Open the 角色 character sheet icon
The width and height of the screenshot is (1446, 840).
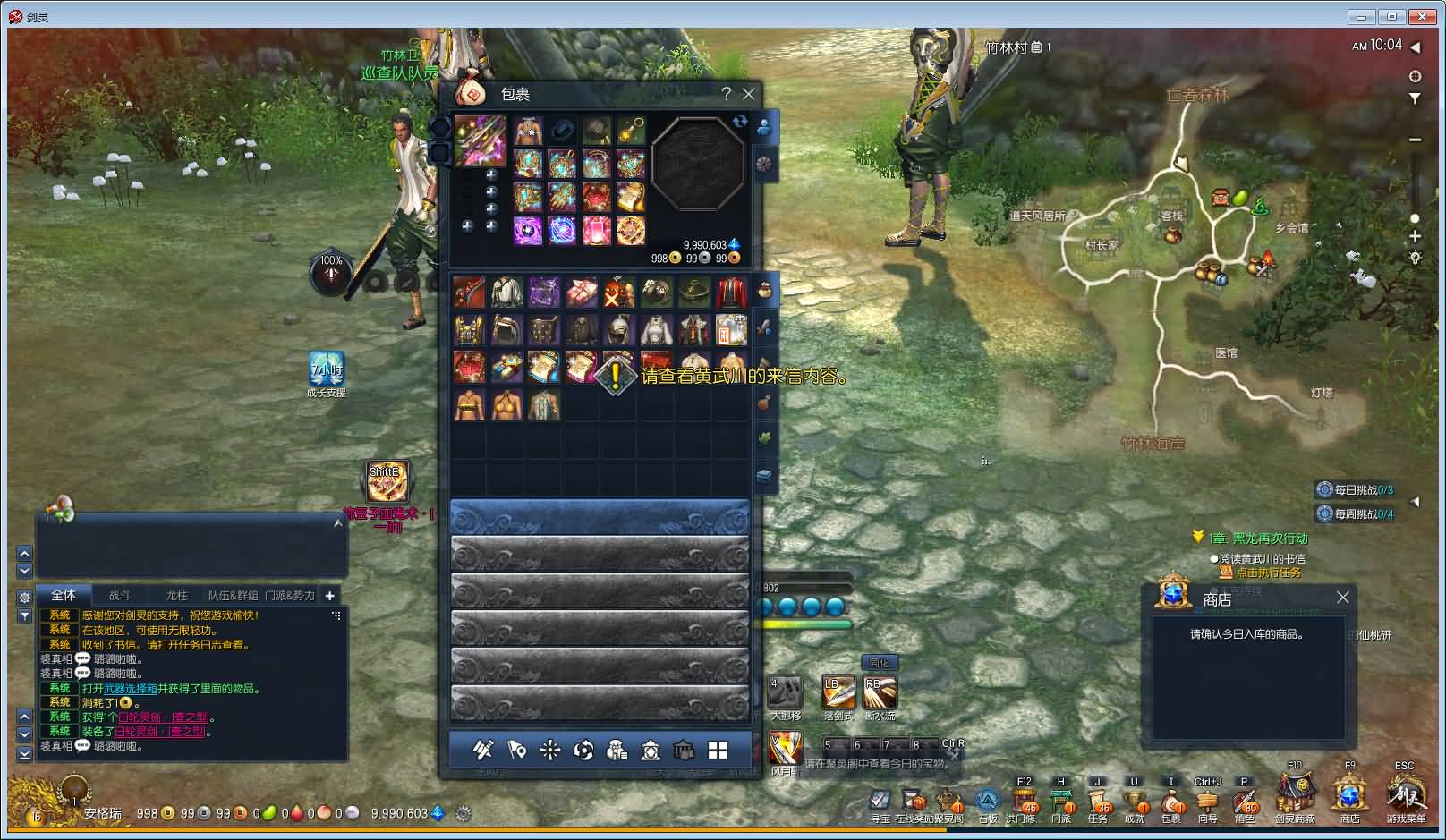[1244, 801]
